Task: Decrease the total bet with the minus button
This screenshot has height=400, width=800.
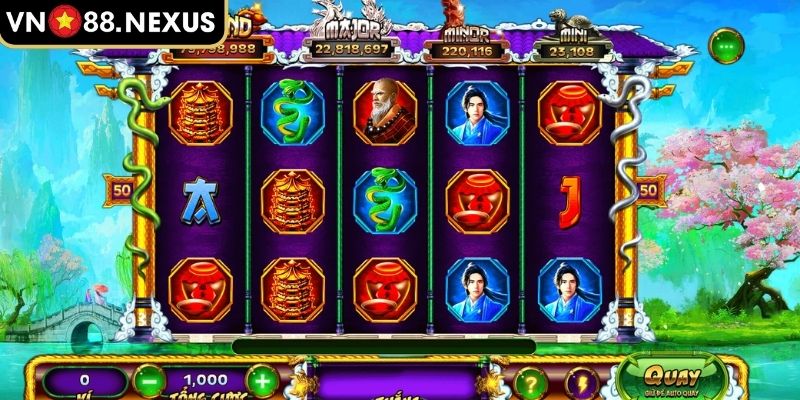Action: pyautogui.click(x=148, y=381)
